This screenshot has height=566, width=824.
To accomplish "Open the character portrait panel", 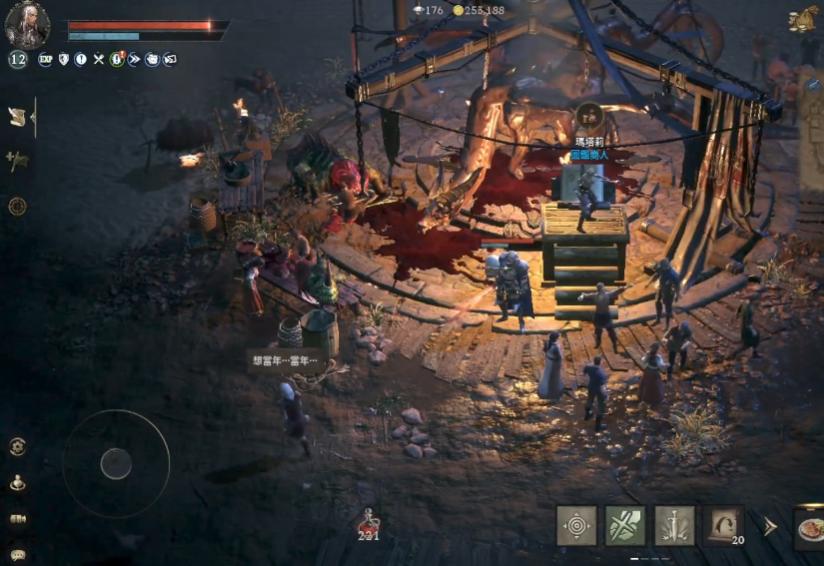I will pos(27,23).
